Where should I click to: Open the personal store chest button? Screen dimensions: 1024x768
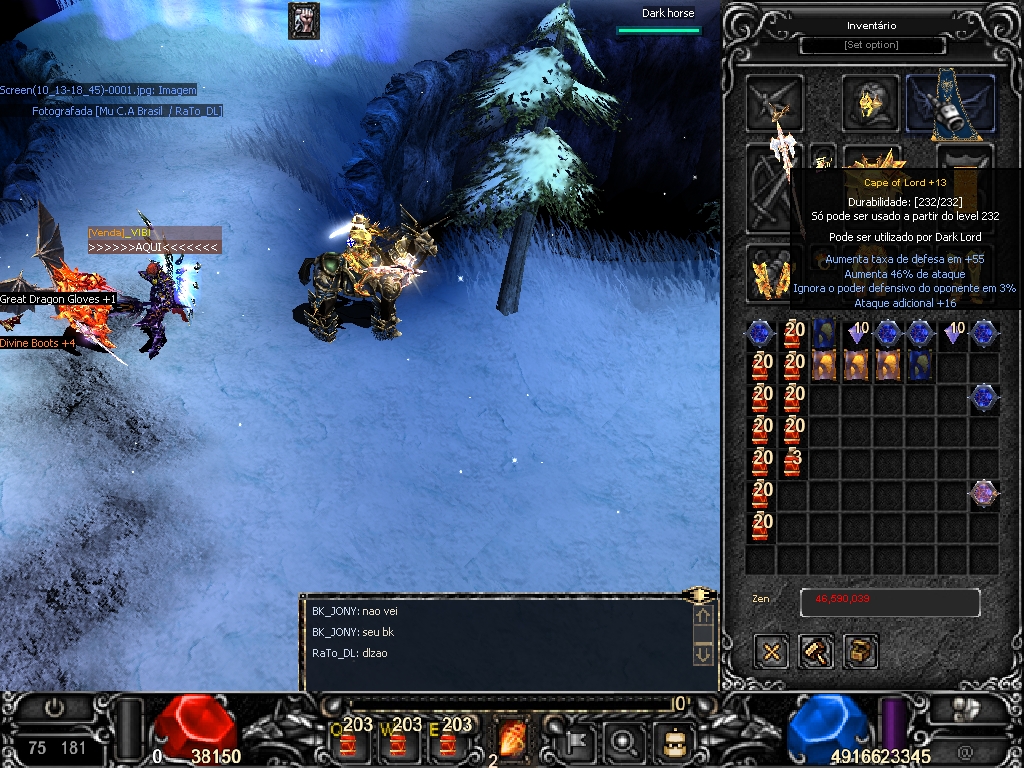861,652
